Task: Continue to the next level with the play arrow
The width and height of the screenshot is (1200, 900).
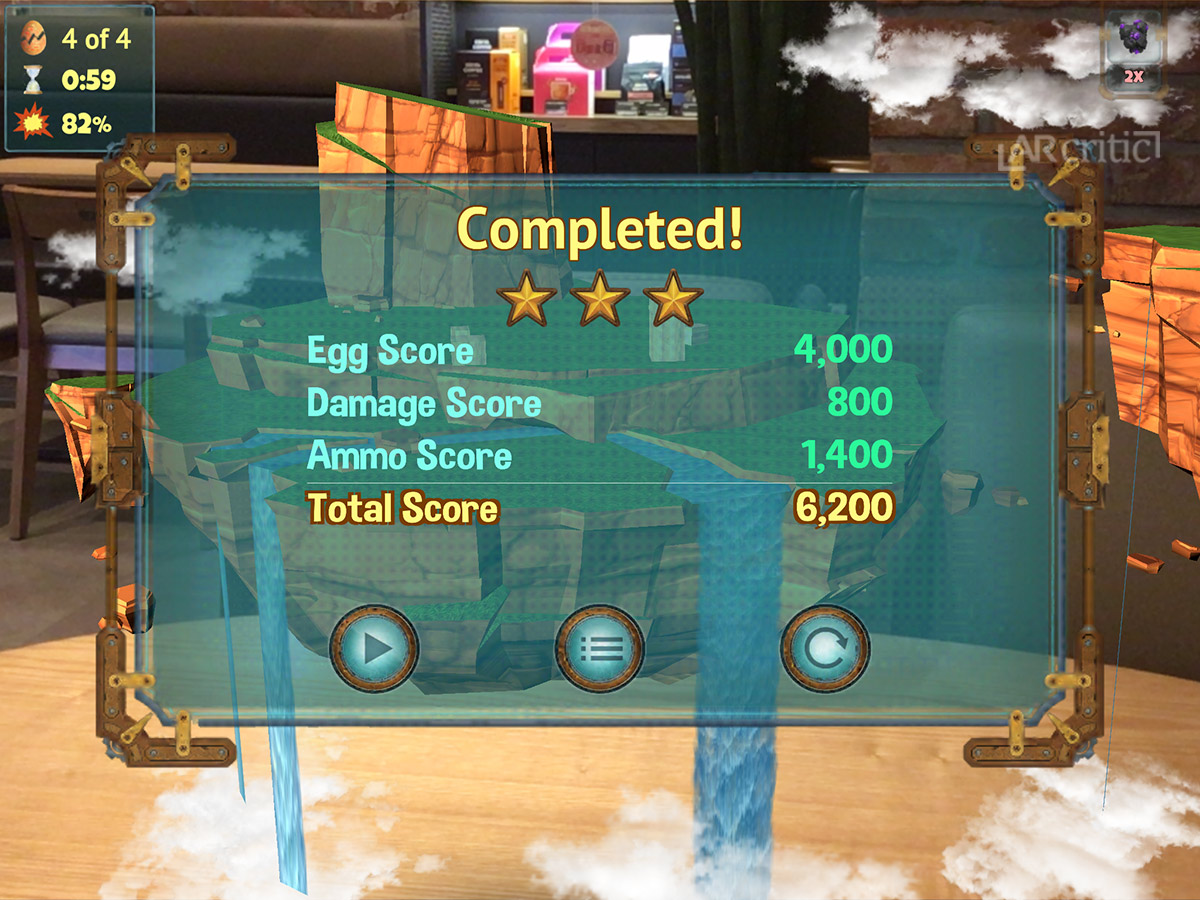Action: pos(374,649)
